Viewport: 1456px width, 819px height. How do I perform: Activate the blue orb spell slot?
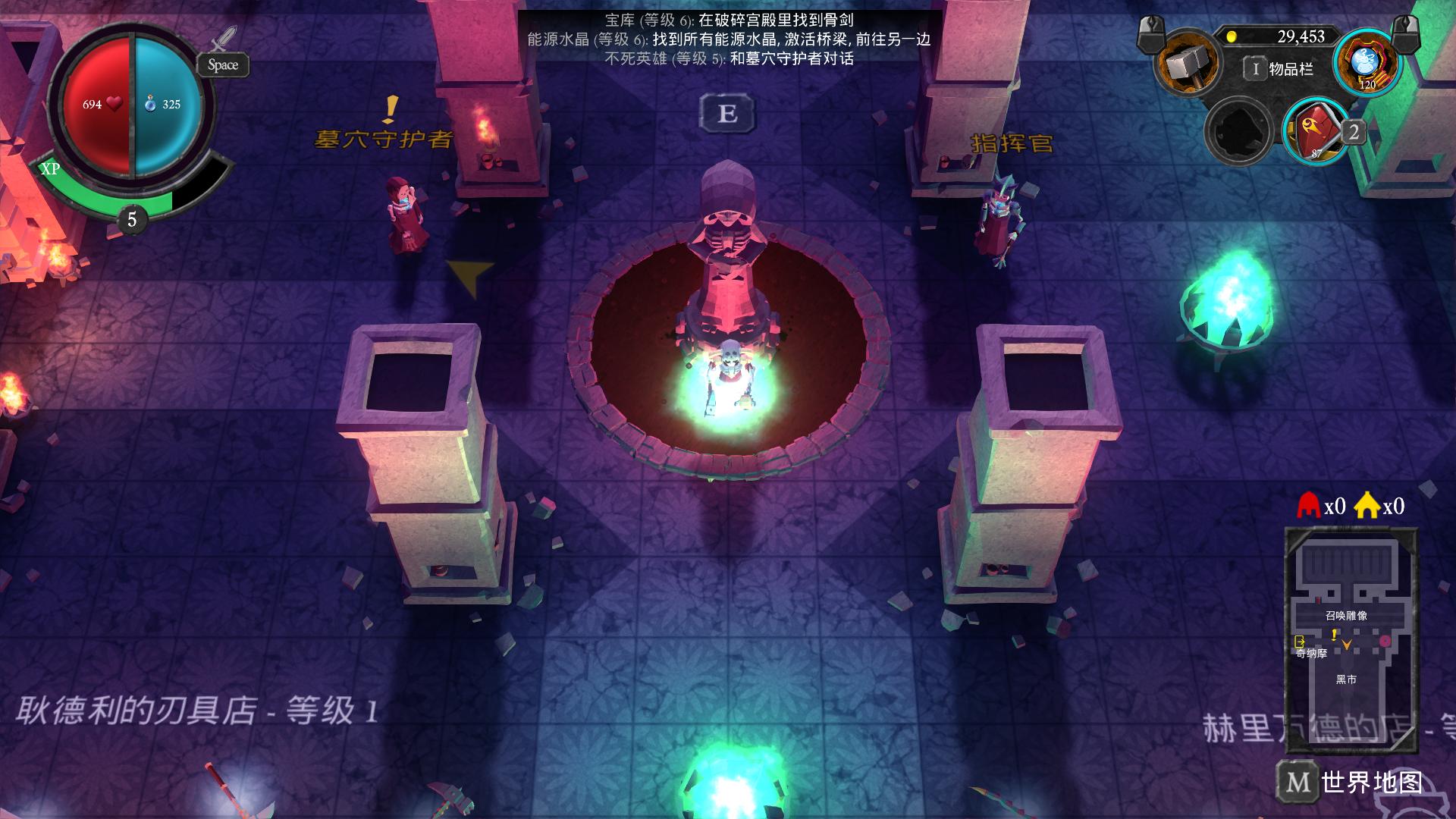click(x=1366, y=64)
